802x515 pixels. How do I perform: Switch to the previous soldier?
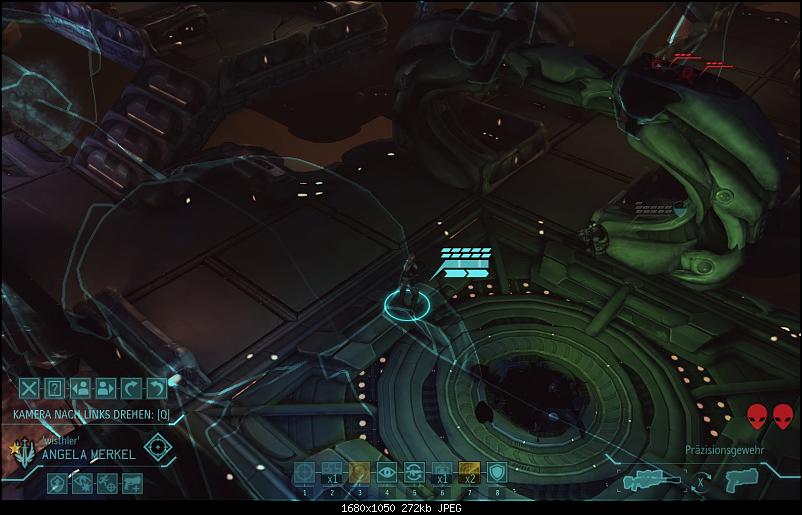click(x=81, y=389)
